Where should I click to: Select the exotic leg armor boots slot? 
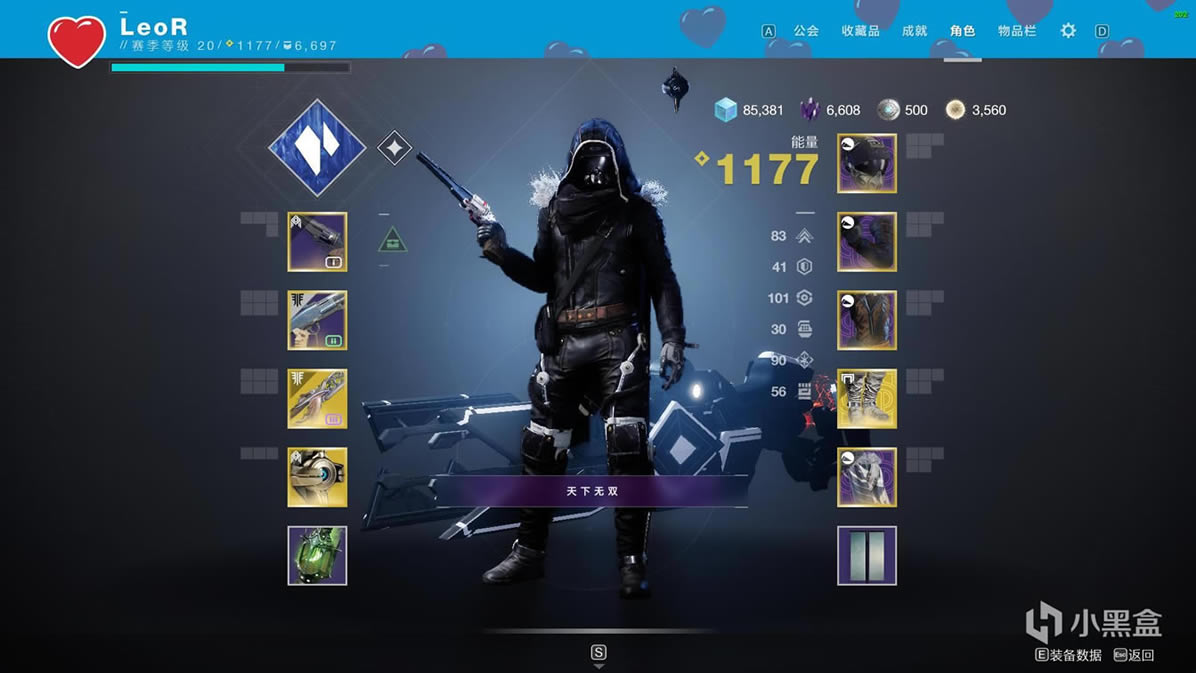(866, 398)
